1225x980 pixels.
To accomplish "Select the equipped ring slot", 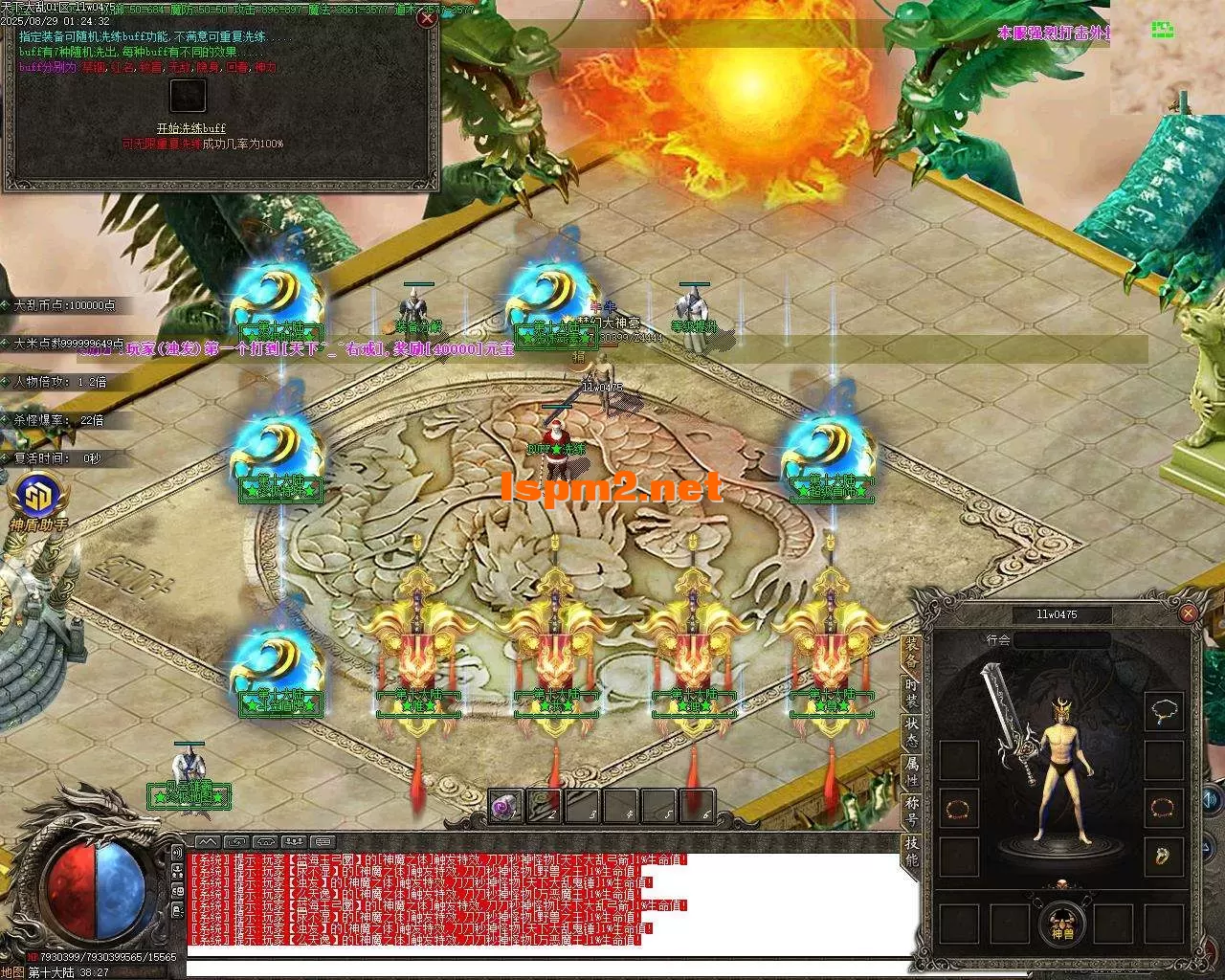I will 1165,855.
